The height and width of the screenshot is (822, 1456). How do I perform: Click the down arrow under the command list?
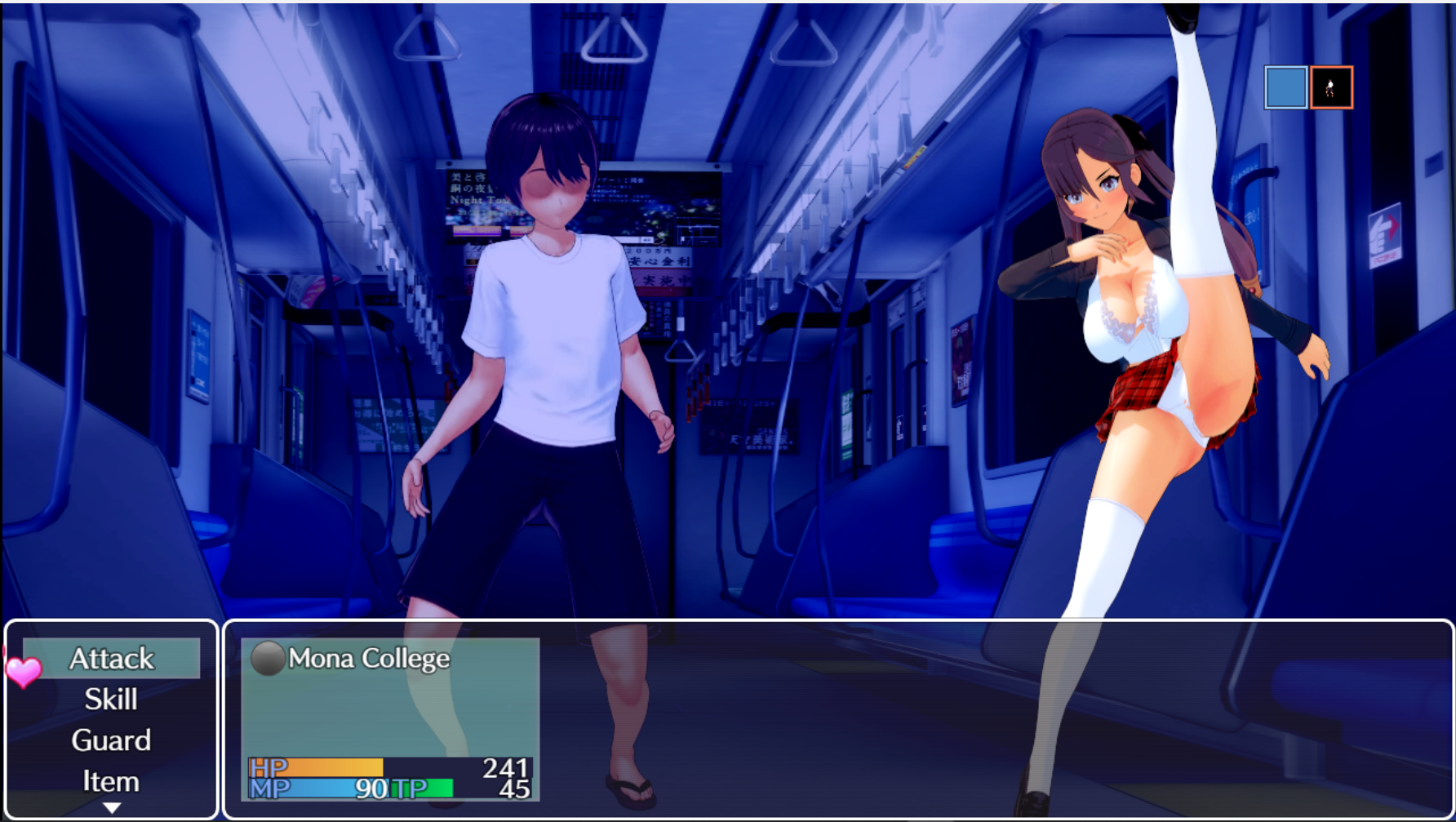coord(112,807)
